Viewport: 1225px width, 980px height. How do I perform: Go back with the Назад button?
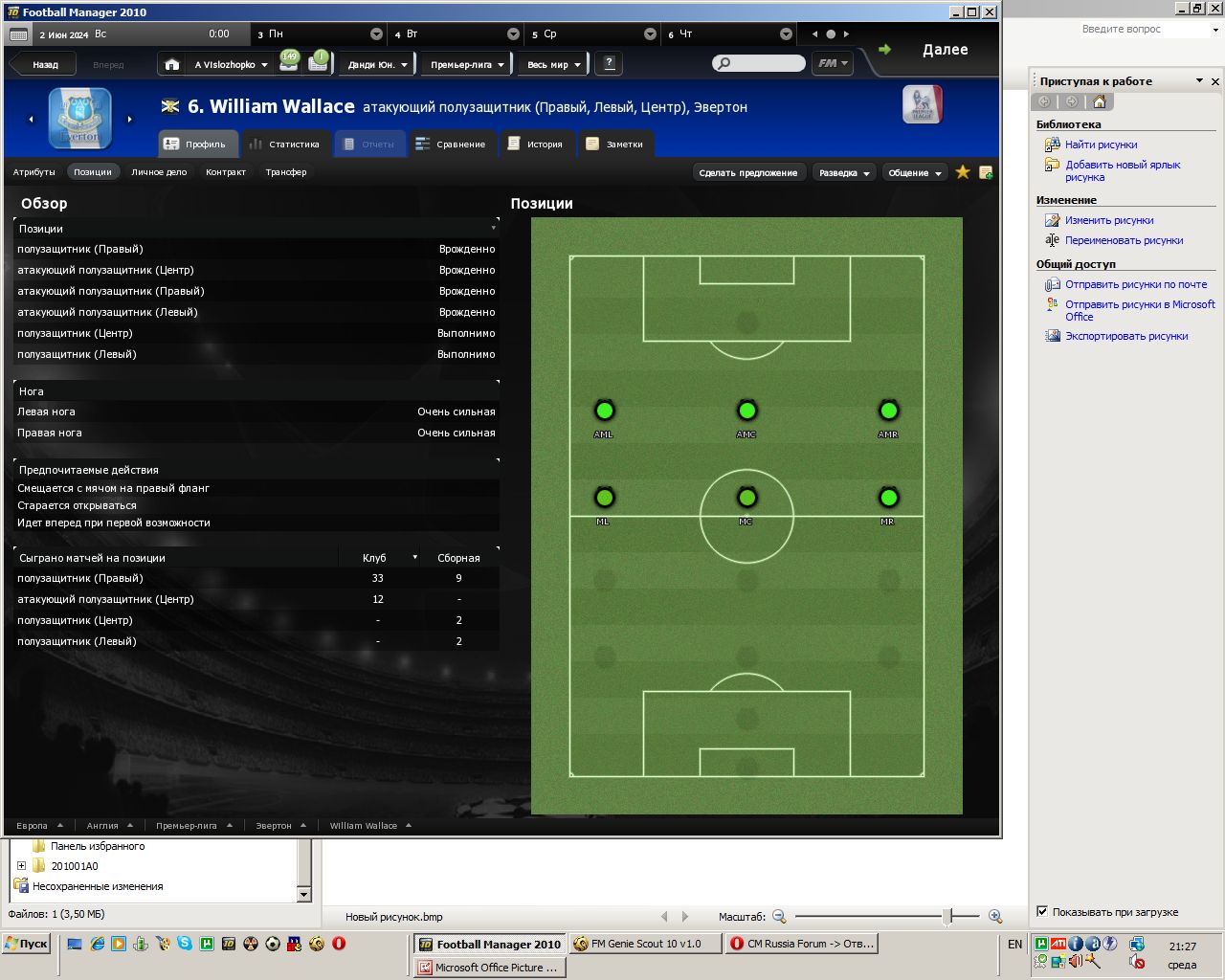pyautogui.click(x=45, y=65)
